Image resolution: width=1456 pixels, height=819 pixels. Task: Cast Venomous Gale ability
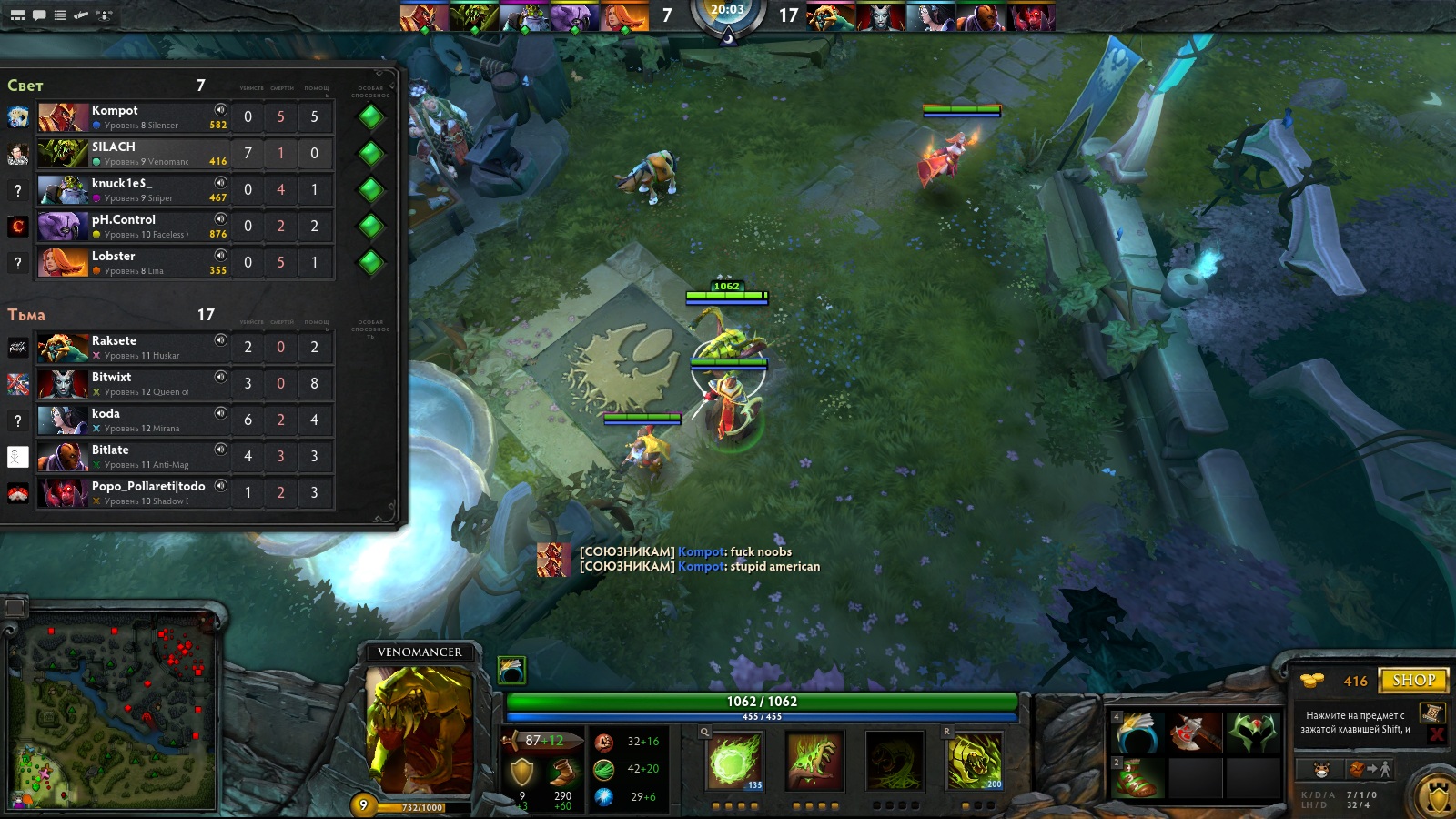pos(735,761)
